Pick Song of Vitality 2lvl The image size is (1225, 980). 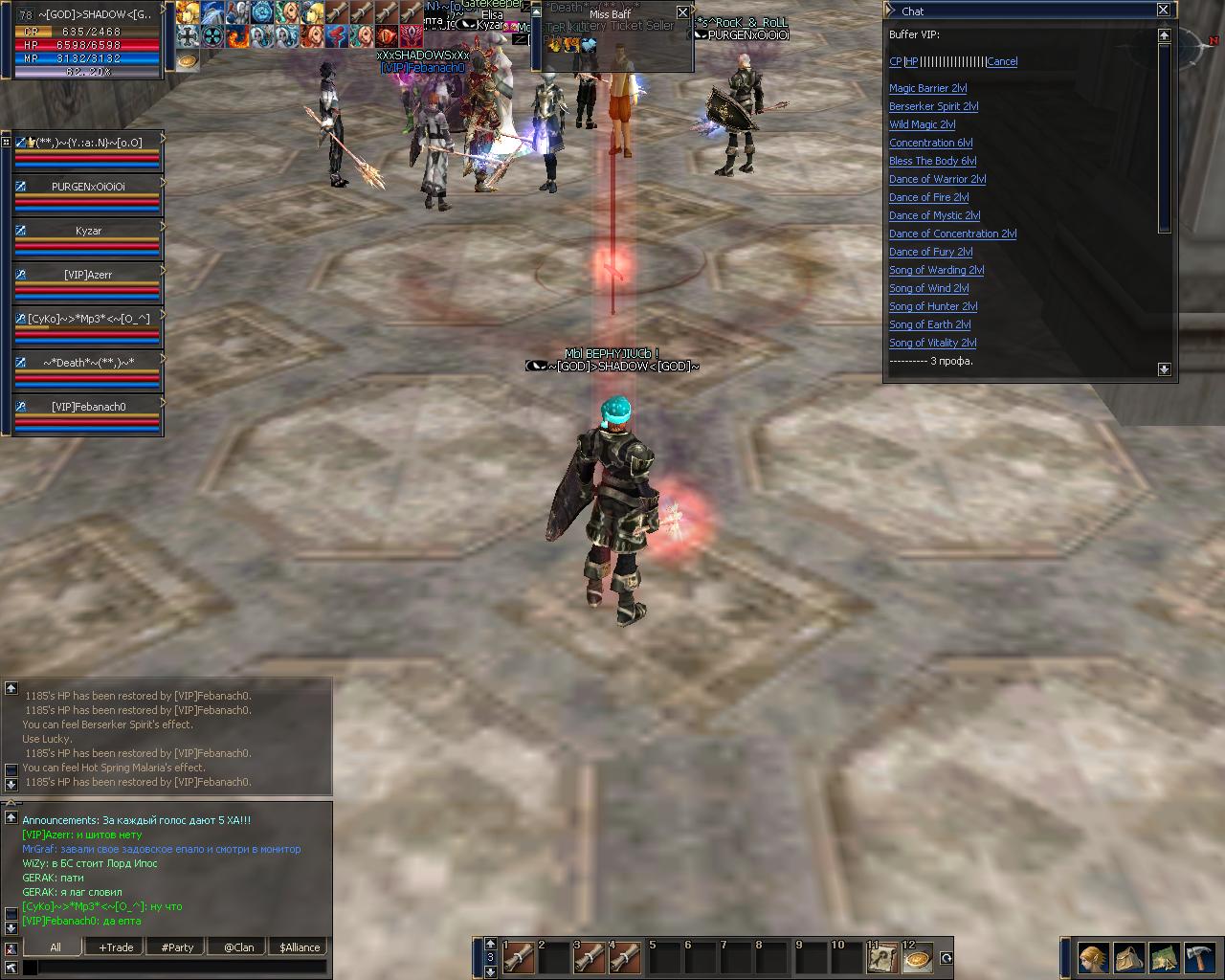(x=932, y=343)
